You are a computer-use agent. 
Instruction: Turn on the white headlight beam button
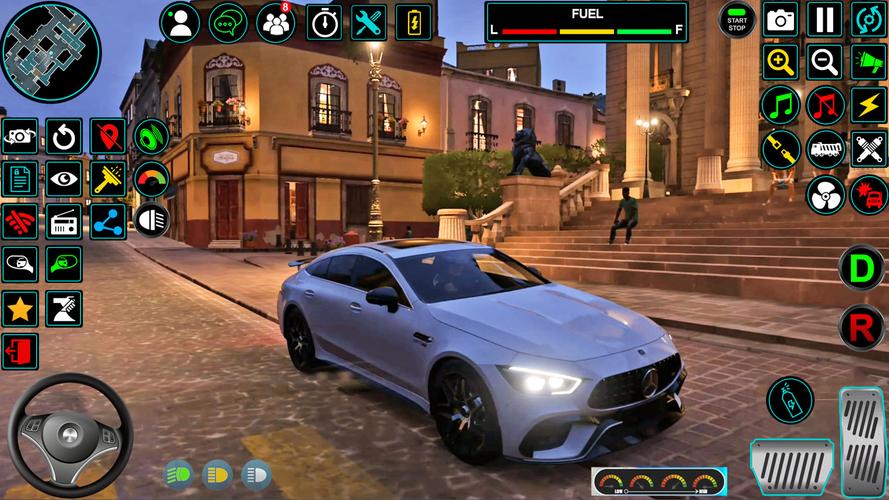click(152, 220)
